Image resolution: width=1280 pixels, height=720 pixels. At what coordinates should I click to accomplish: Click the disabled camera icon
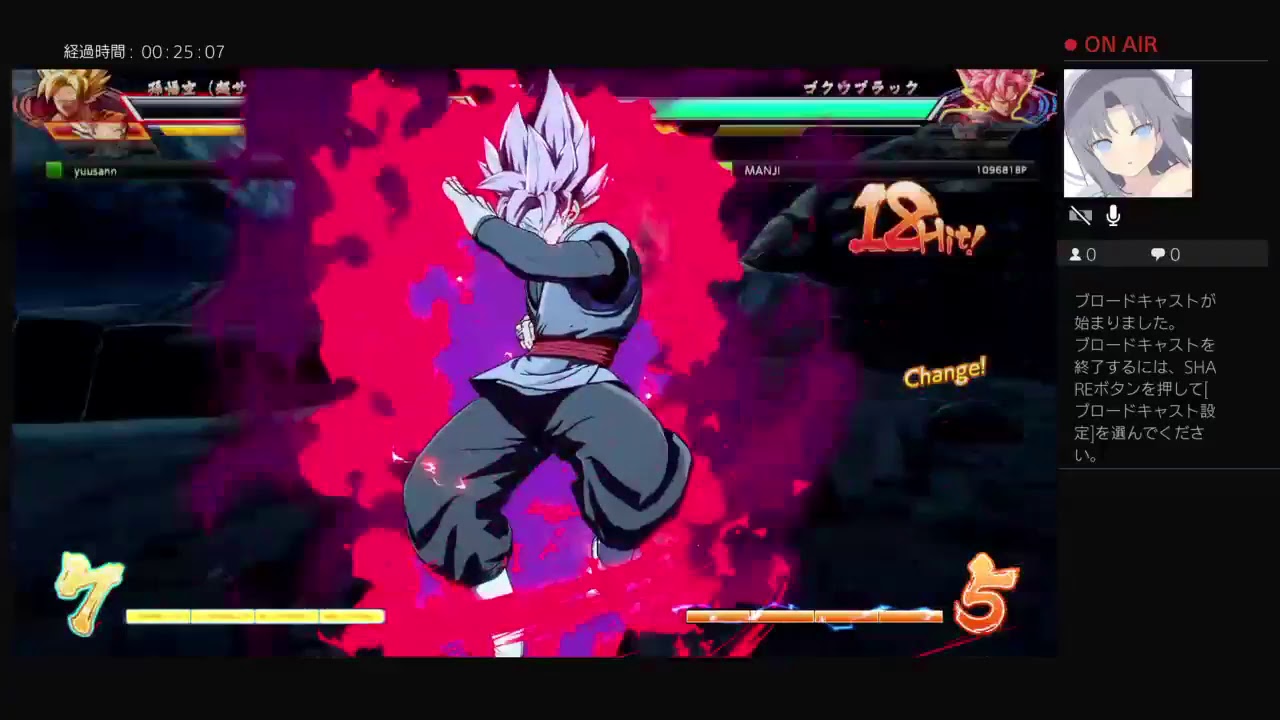coord(1080,215)
